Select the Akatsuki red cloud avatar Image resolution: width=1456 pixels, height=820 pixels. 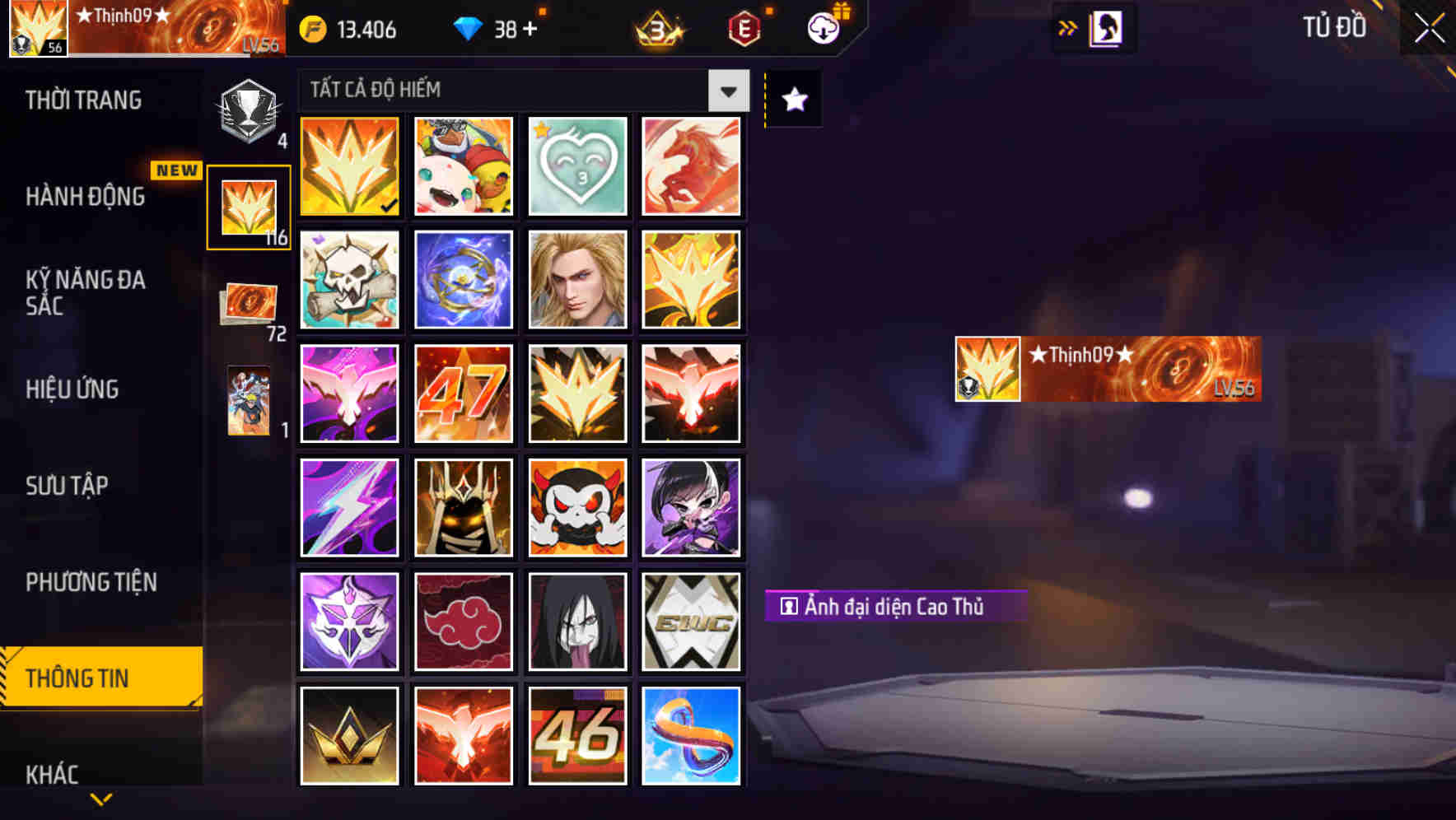point(463,622)
